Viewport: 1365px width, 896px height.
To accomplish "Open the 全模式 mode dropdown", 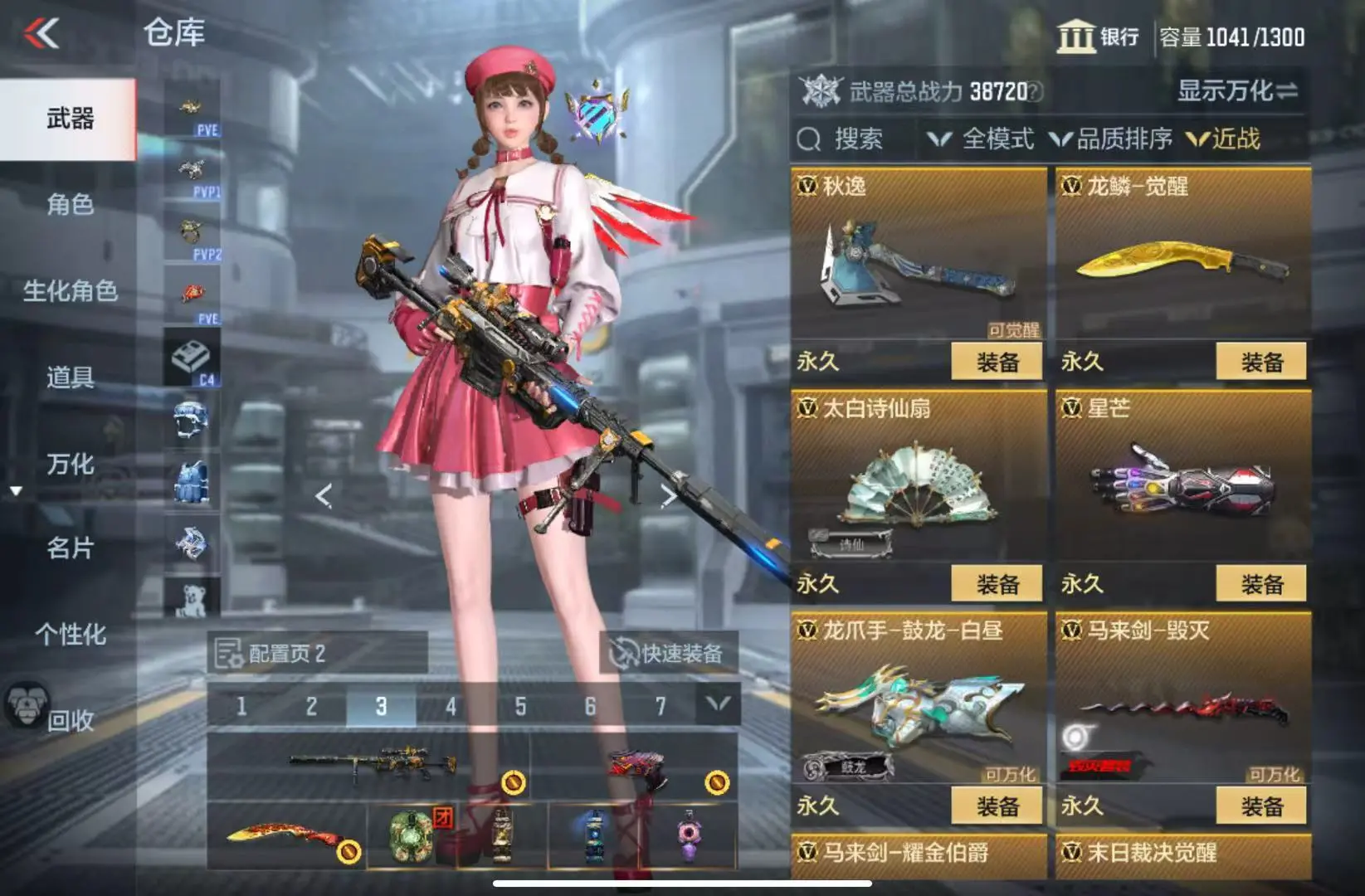I will click(x=982, y=139).
